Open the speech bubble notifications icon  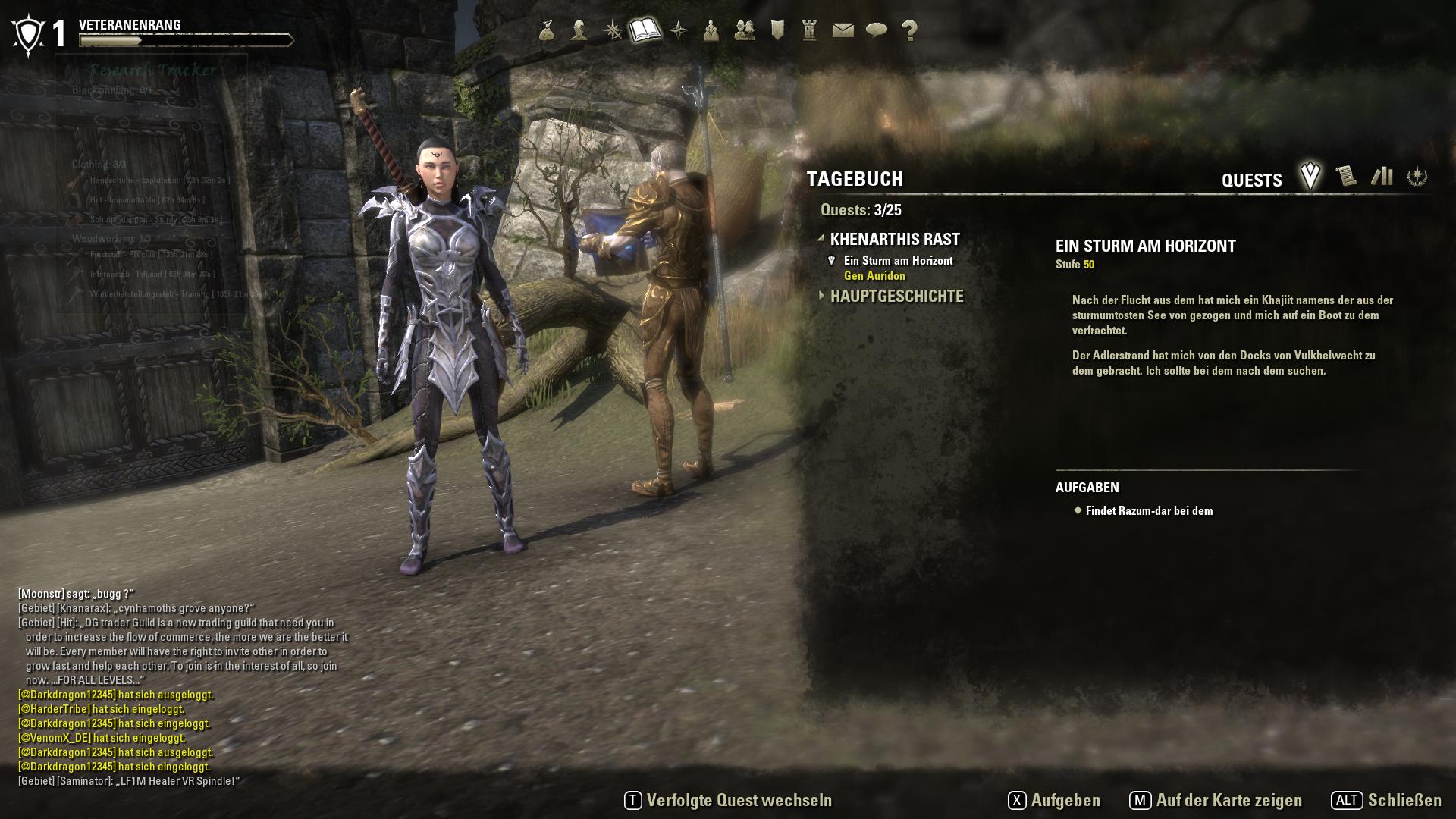[x=877, y=30]
